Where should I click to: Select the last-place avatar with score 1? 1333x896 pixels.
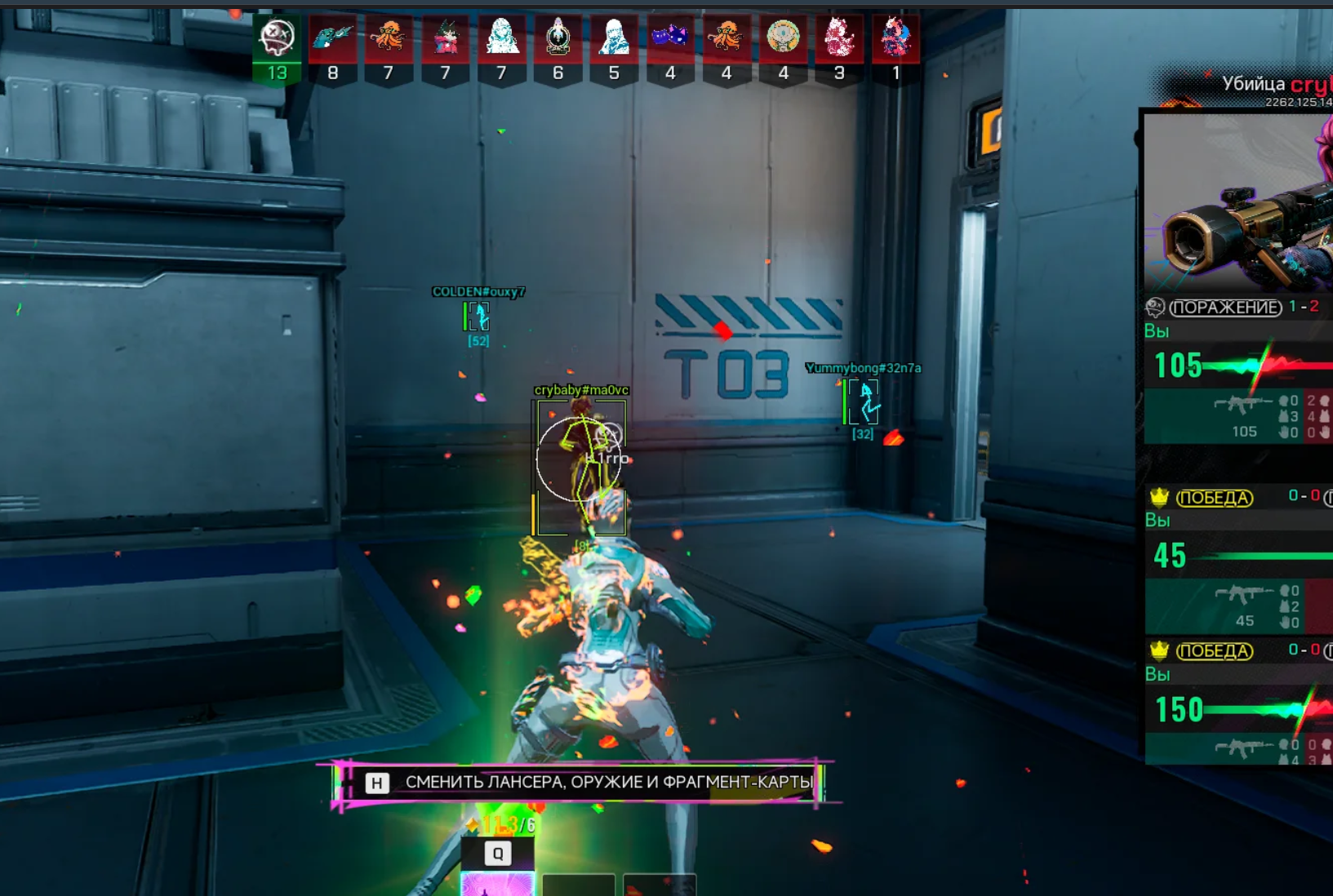pyautogui.click(x=895, y=38)
